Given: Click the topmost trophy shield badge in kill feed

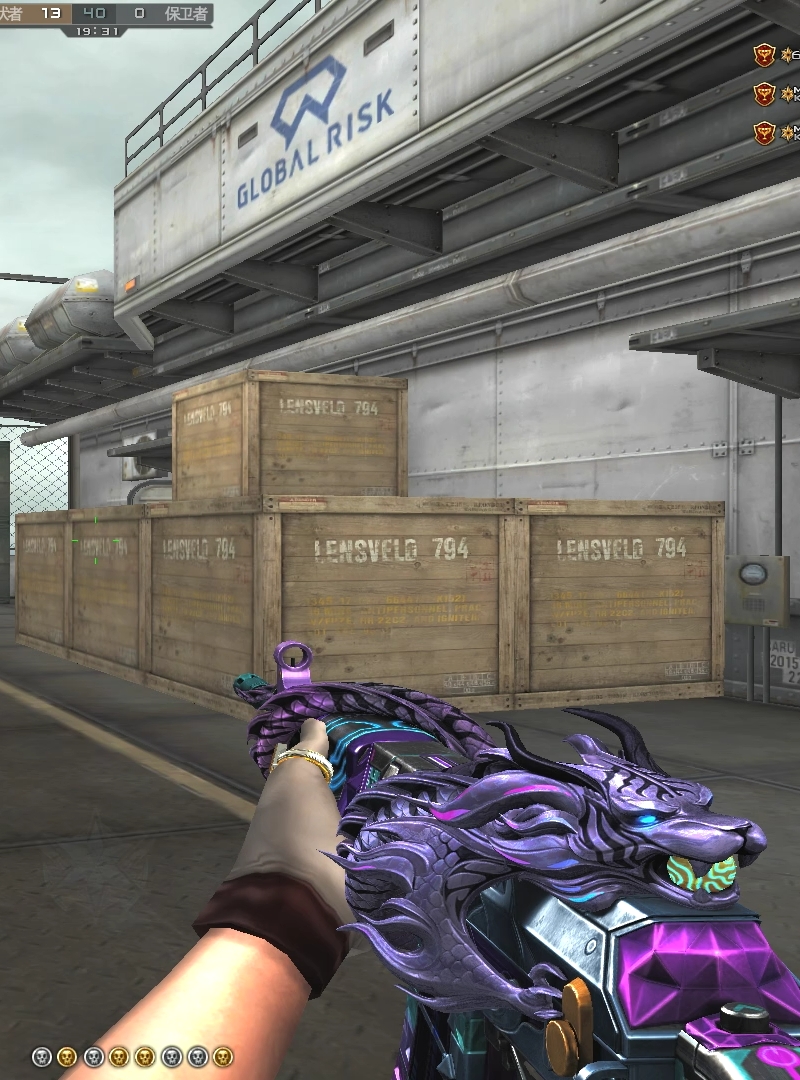Looking at the screenshot, I should [764, 55].
